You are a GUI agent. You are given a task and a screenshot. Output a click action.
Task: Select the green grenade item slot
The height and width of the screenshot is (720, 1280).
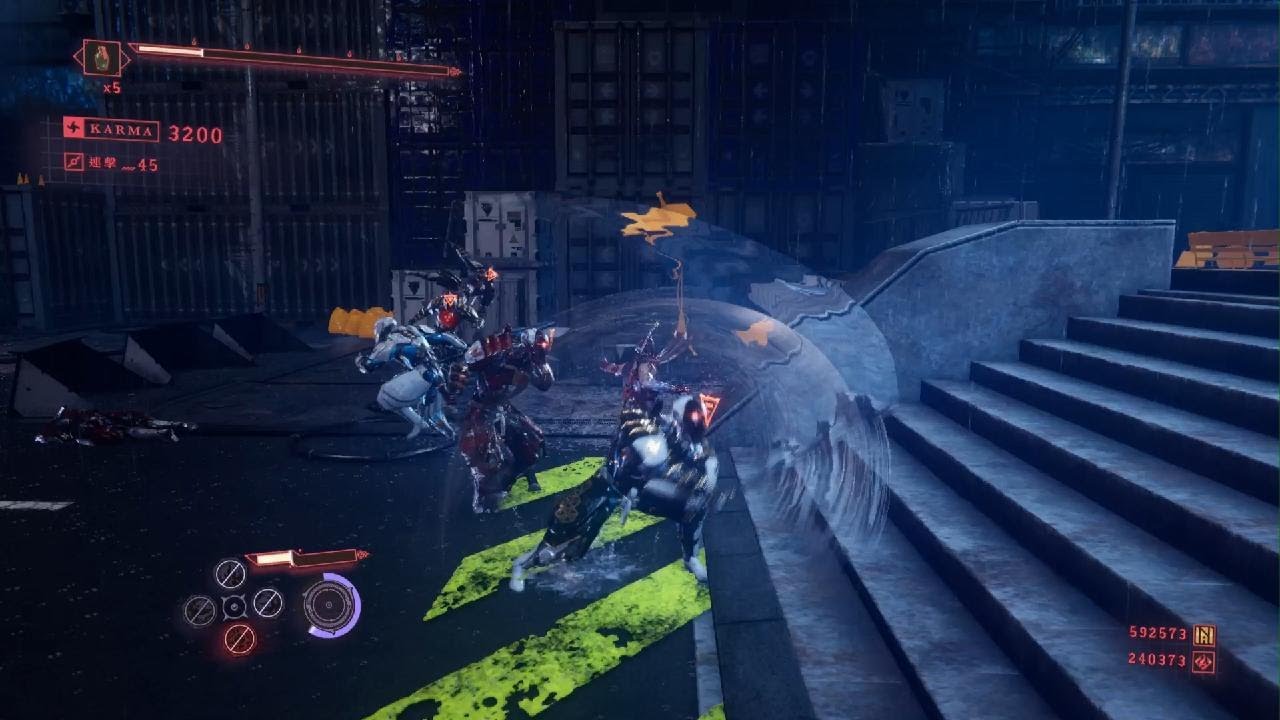[x=101, y=57]
